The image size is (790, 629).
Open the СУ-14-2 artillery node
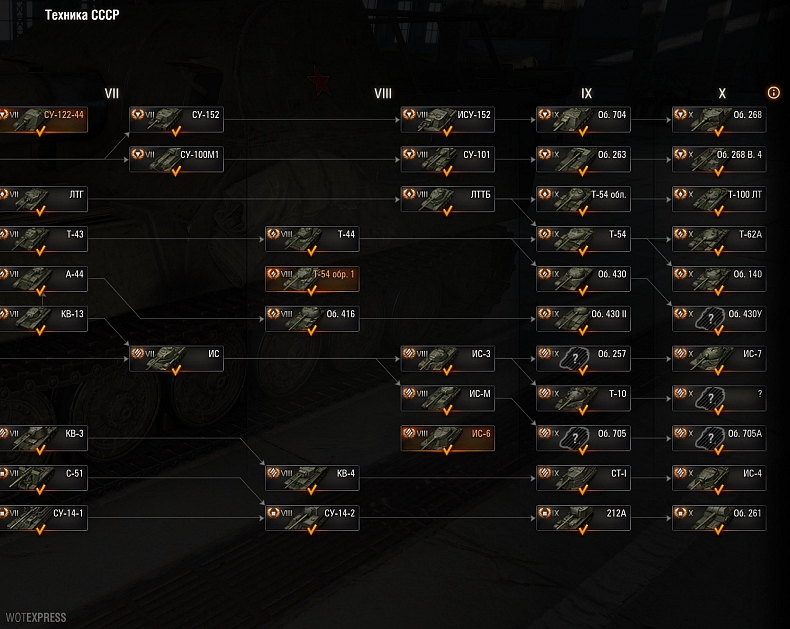coord(312,518)
